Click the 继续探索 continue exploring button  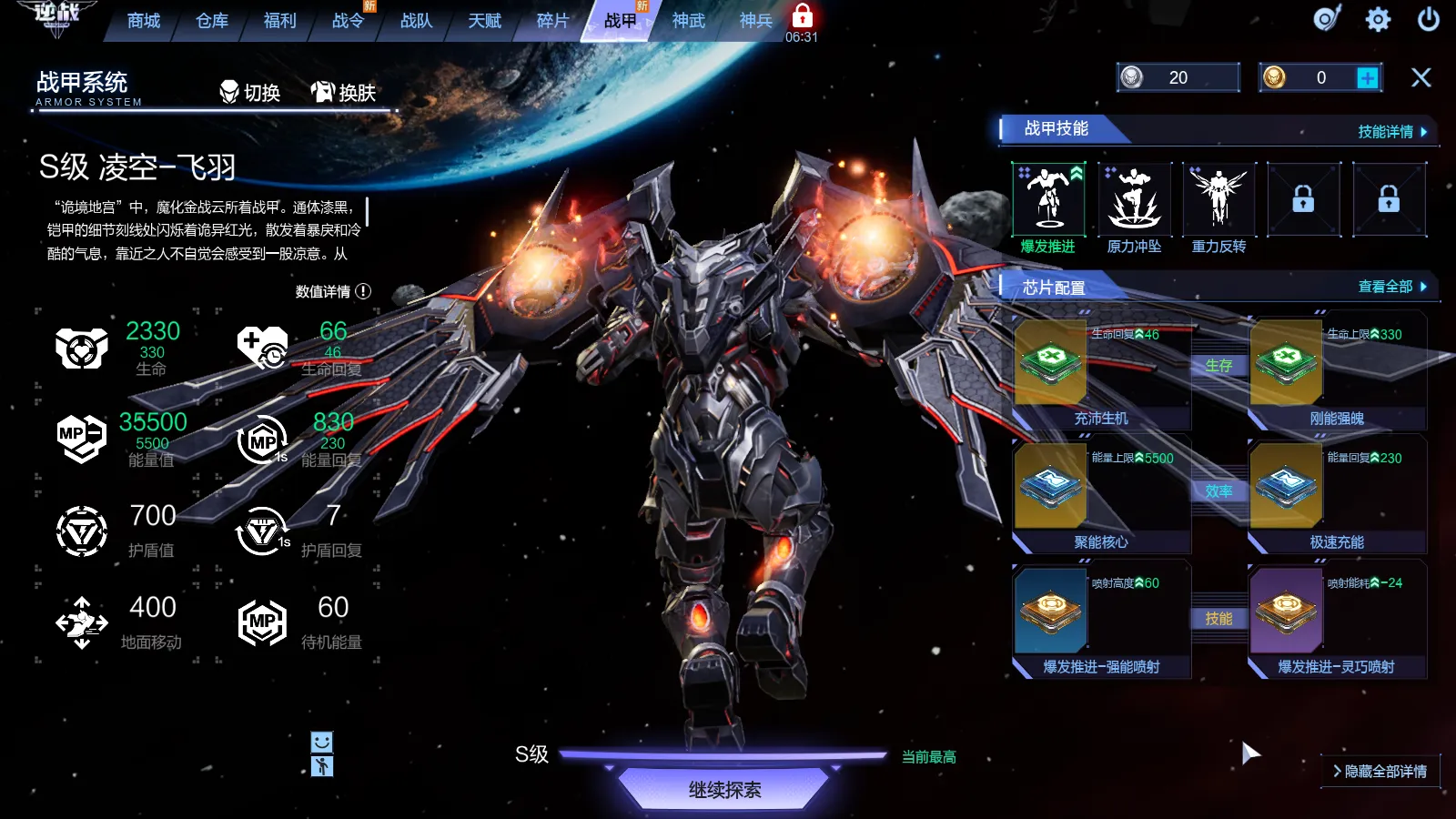[x=724, y=789]
